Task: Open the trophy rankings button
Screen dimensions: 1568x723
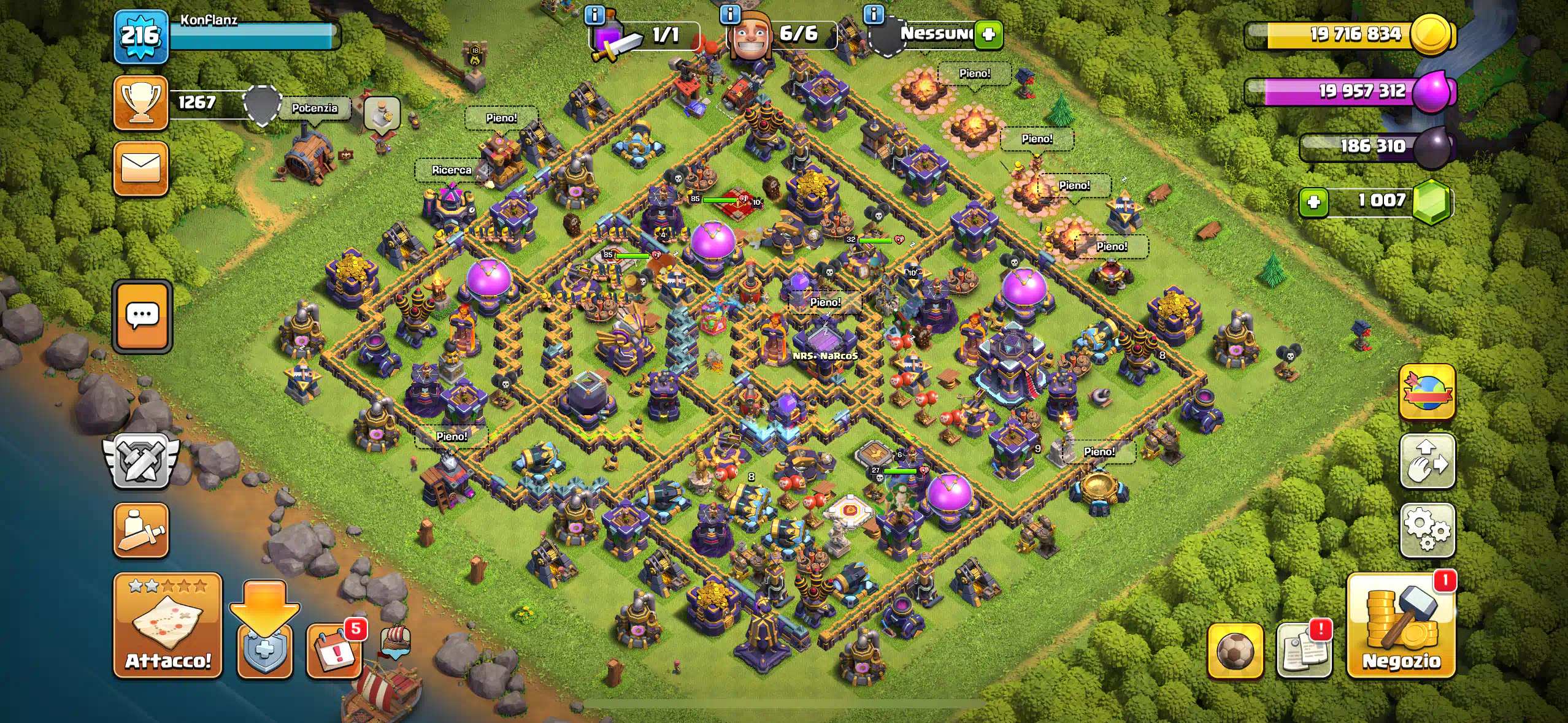Action: (140, 102)
